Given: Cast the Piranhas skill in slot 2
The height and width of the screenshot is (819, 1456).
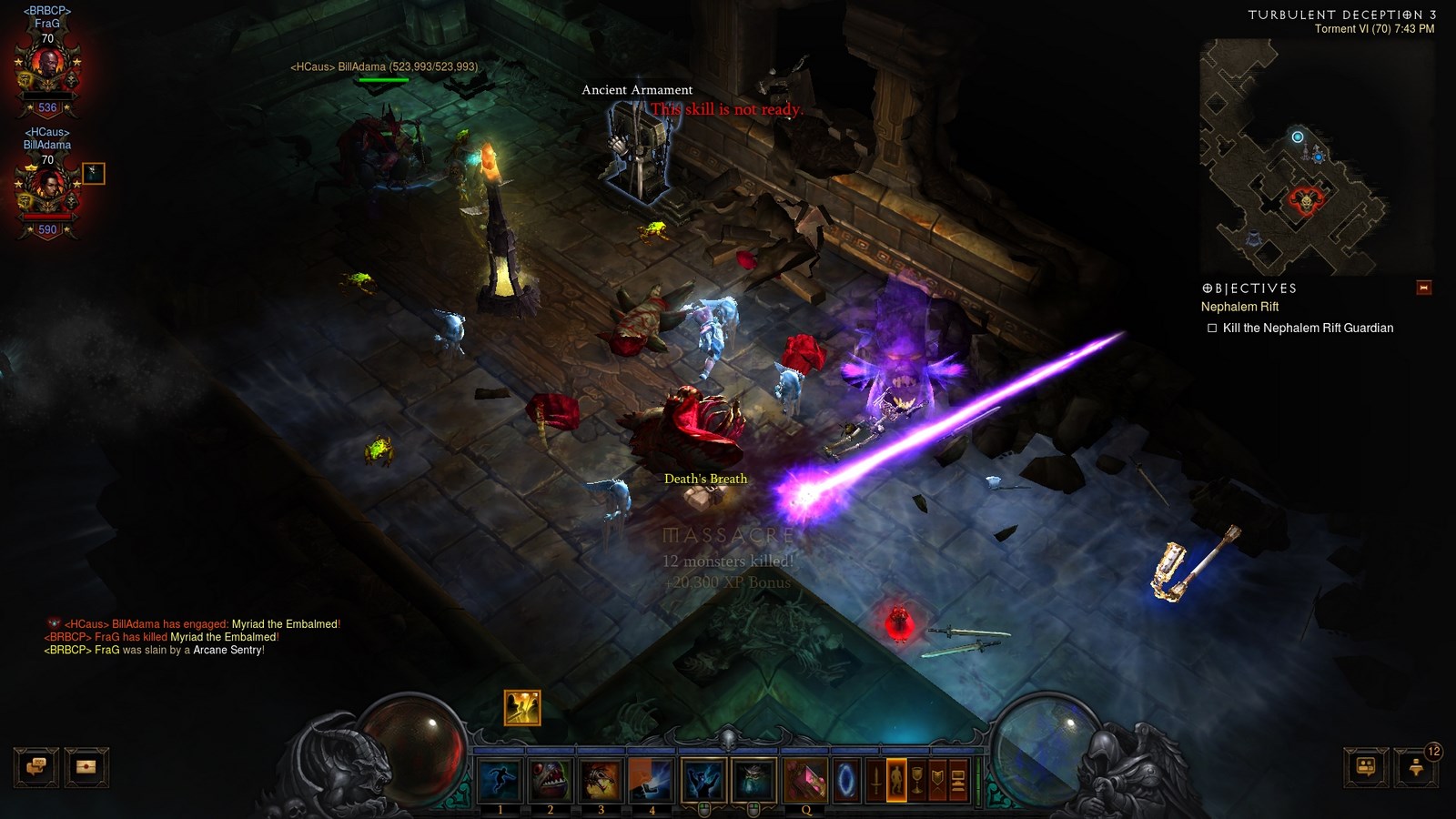Looking at the screenshot, I should tap(551, 780).
